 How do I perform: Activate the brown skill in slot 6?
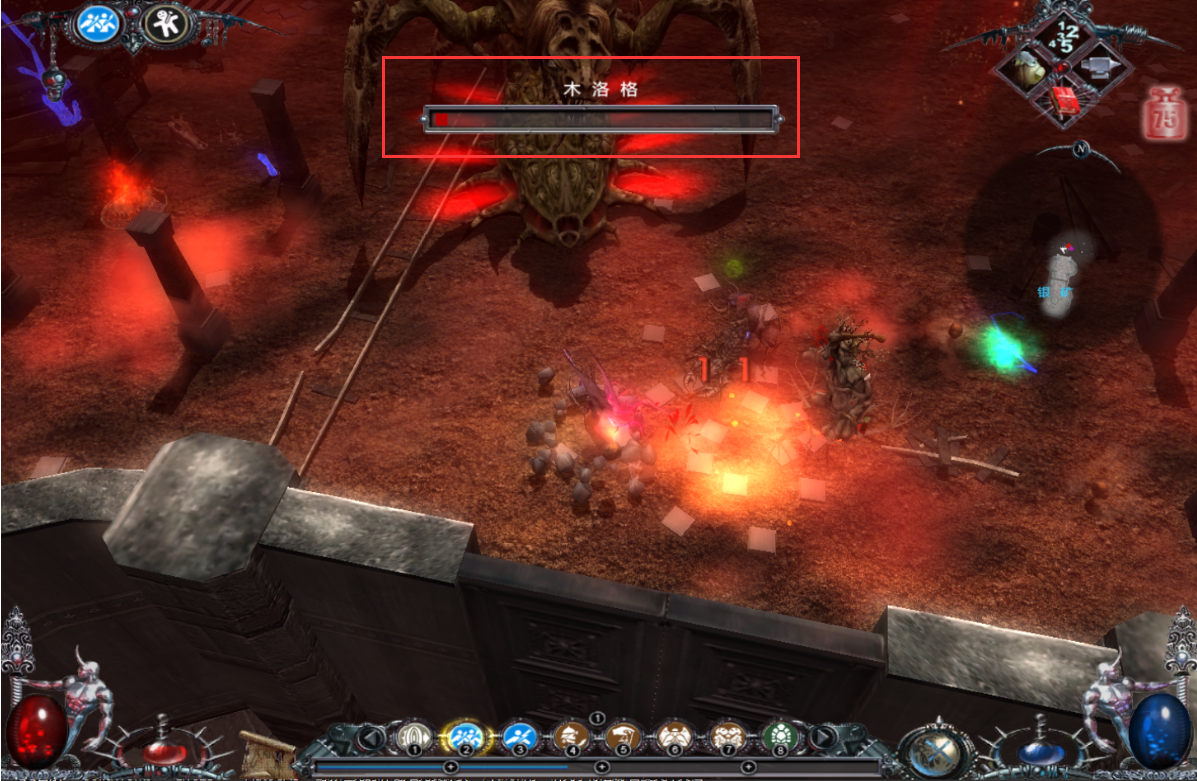coord(673,738)
